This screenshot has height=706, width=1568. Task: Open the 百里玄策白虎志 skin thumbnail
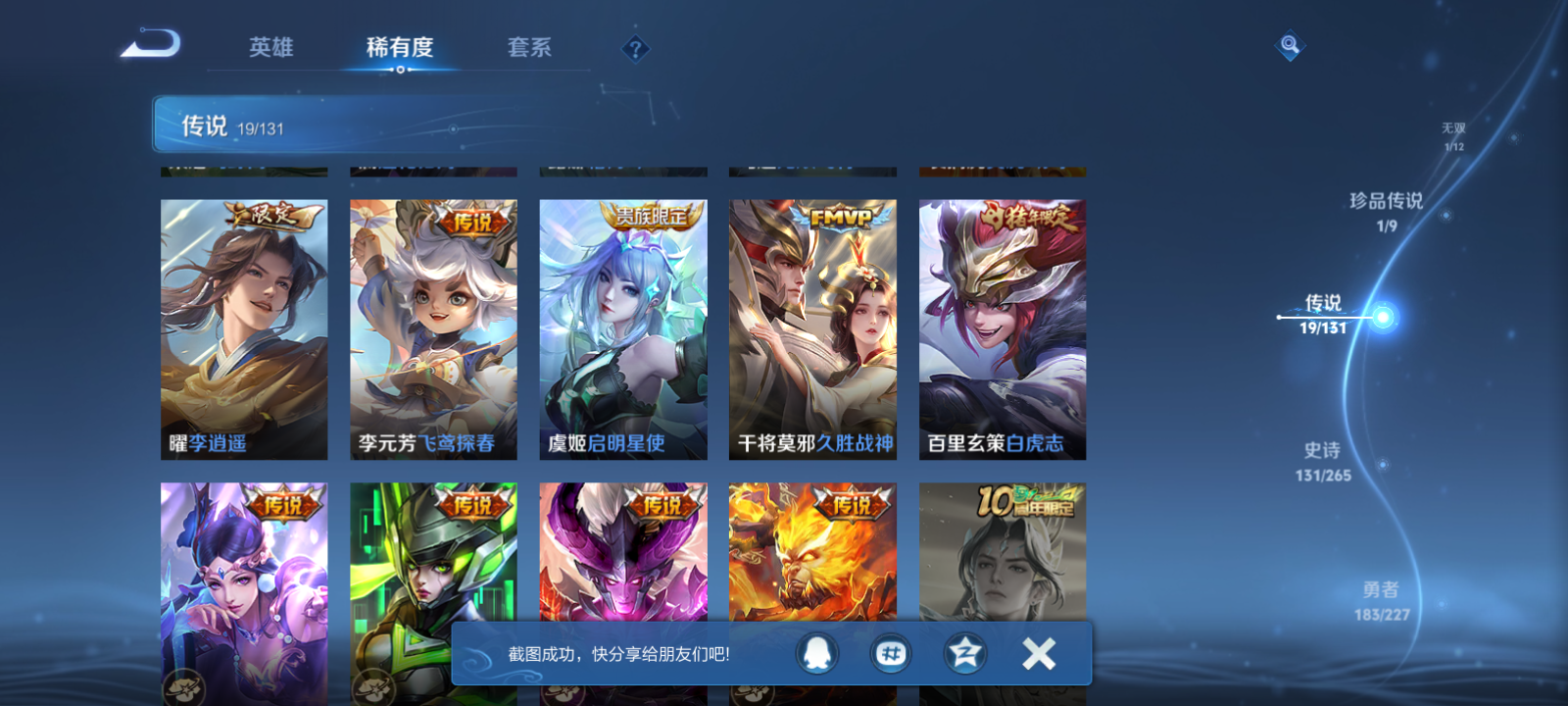pyautogui.click(x=1002, y=324)
